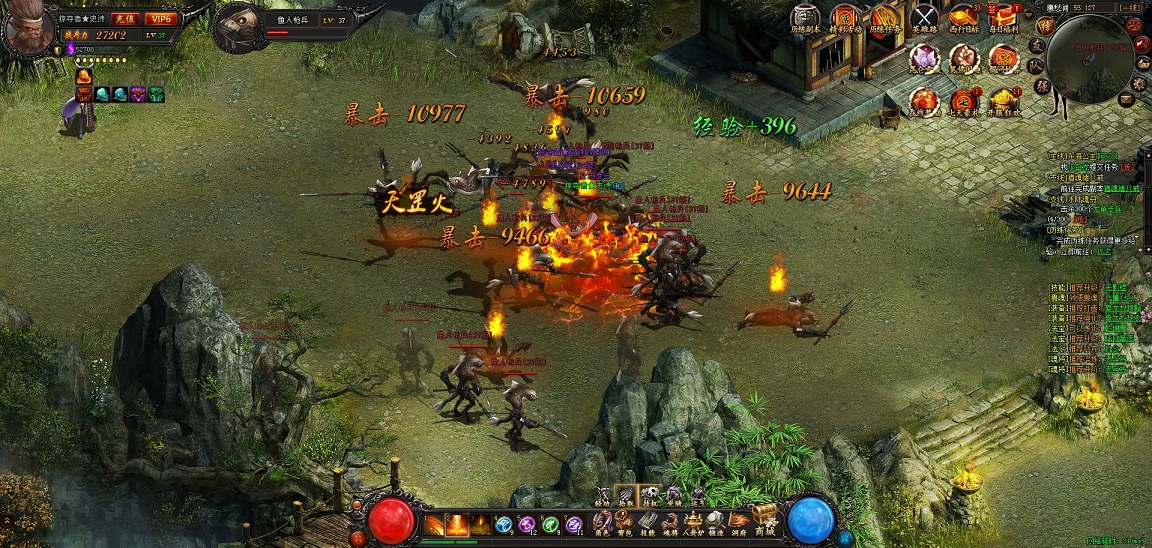Viewport: 1152px width, 548px height.
Task: Open 角色 character sheet
Action: click(x=602, y=522)
